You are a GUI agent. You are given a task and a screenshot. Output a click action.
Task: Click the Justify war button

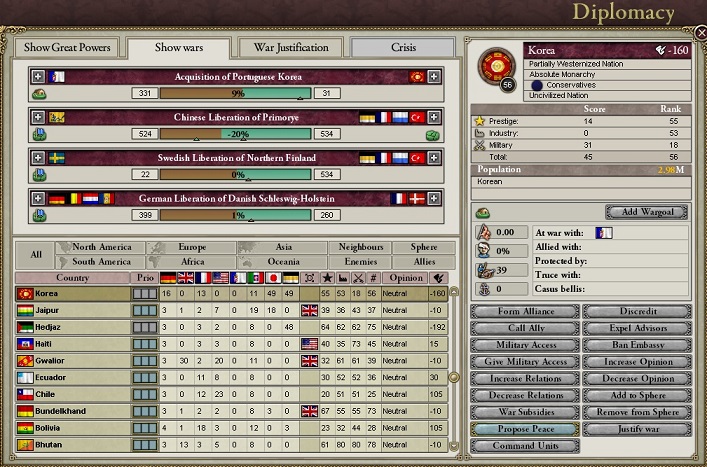pyautogui.click(x=637, y=429)
